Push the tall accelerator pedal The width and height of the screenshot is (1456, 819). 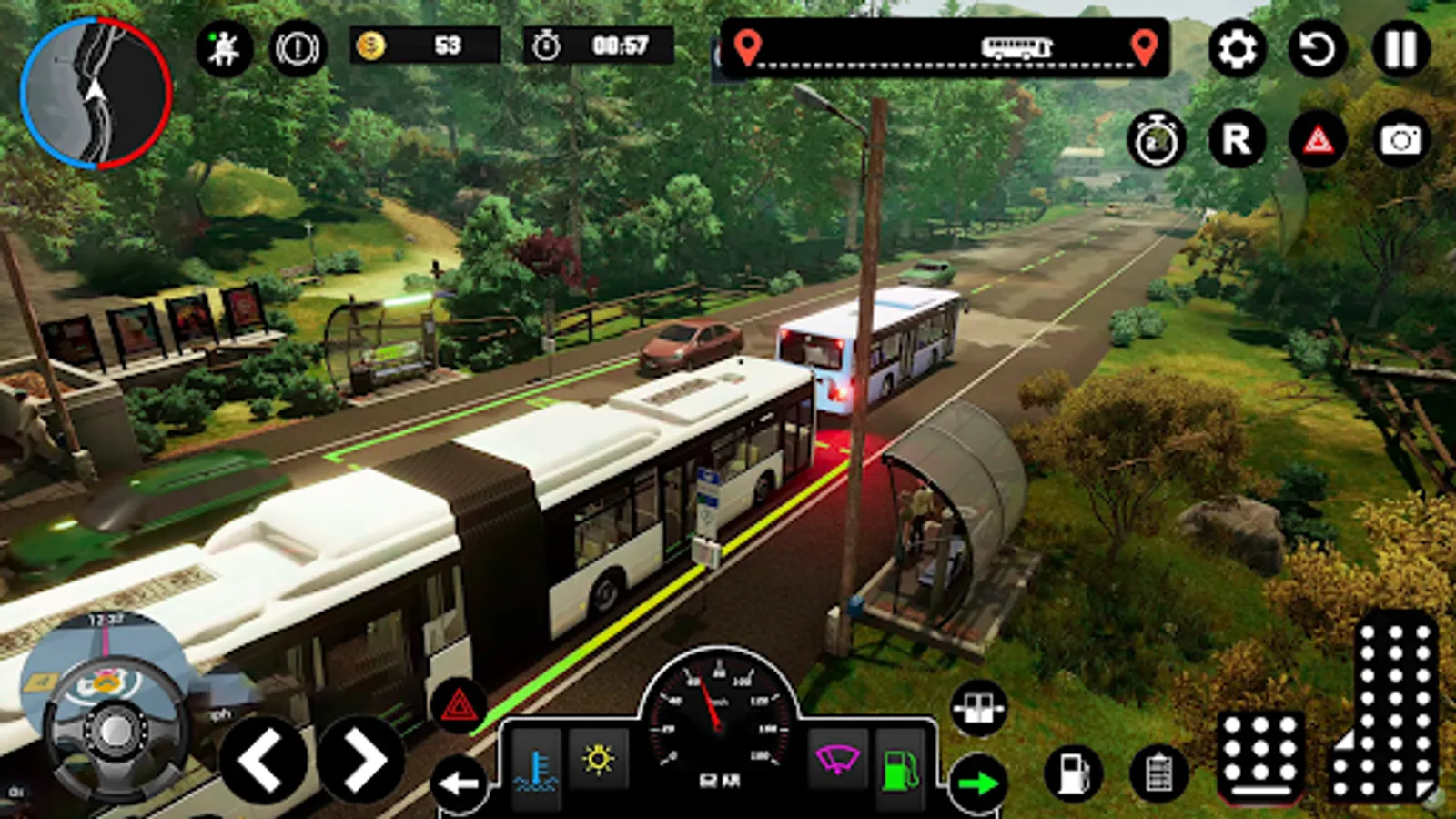coord(1388,710)
